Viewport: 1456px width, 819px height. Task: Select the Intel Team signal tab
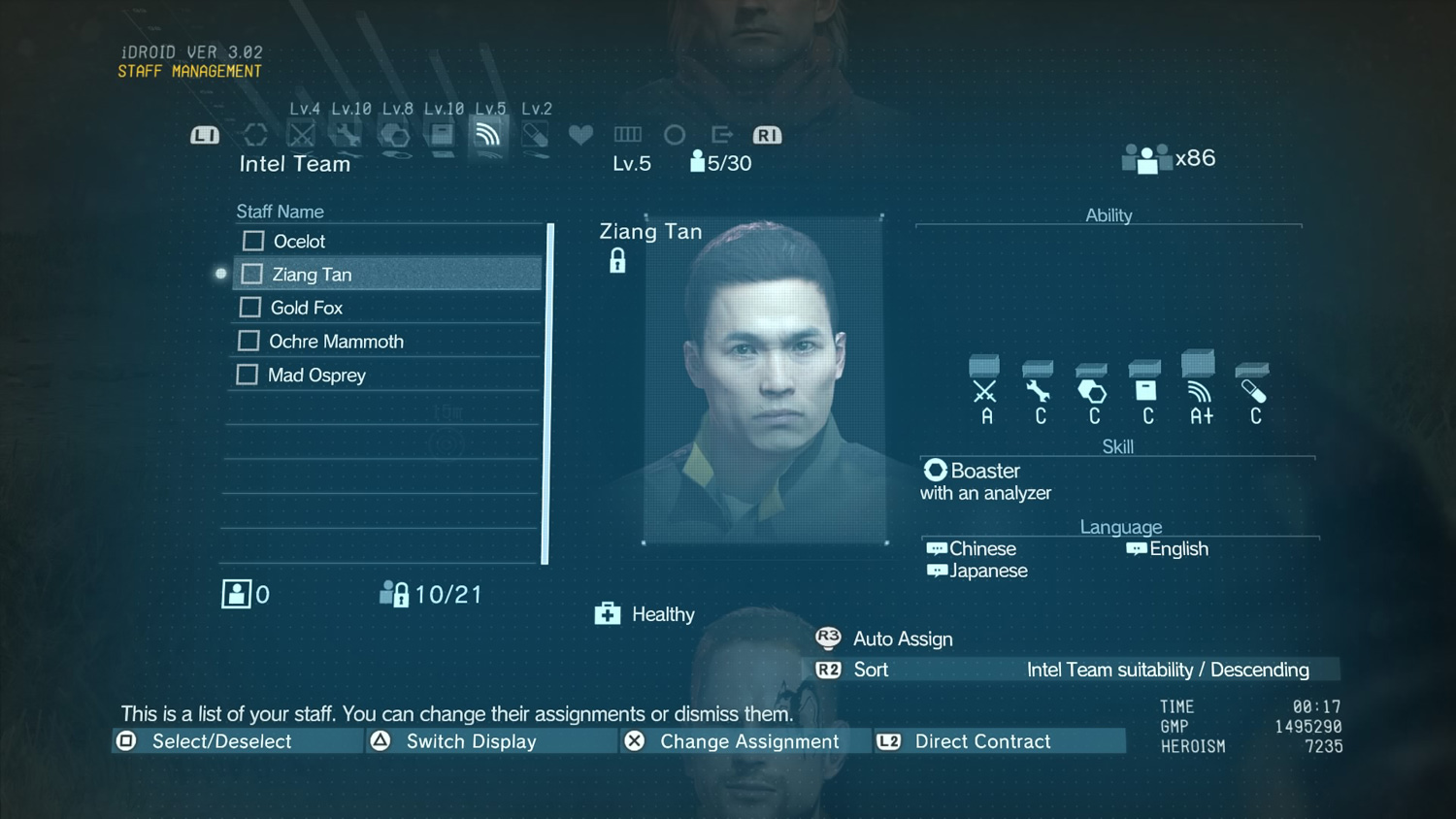487,135
